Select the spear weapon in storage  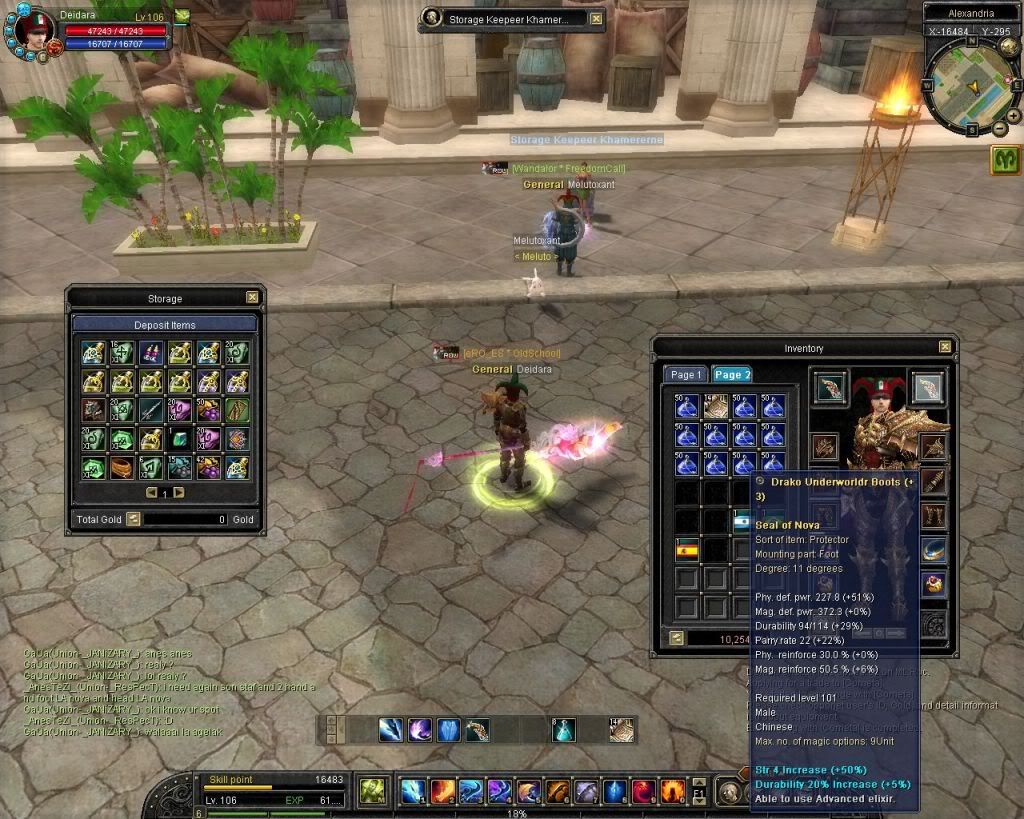pyautogui.click(x=151, y=409)
